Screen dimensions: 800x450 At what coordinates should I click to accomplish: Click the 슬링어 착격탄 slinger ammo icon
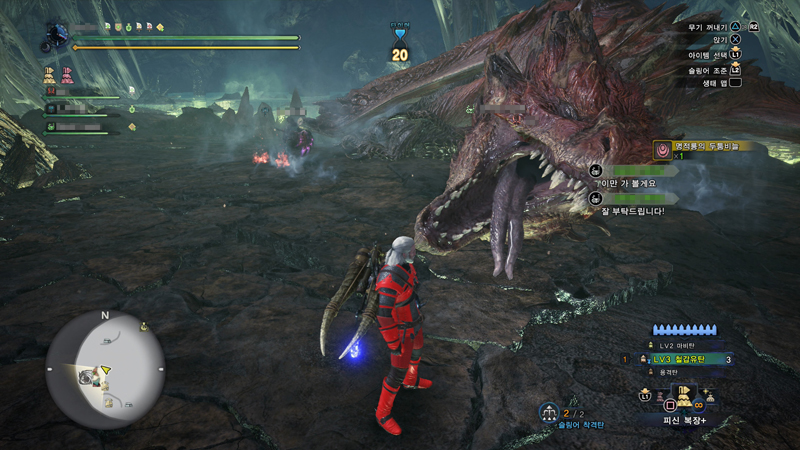click(x=549, y=412)
